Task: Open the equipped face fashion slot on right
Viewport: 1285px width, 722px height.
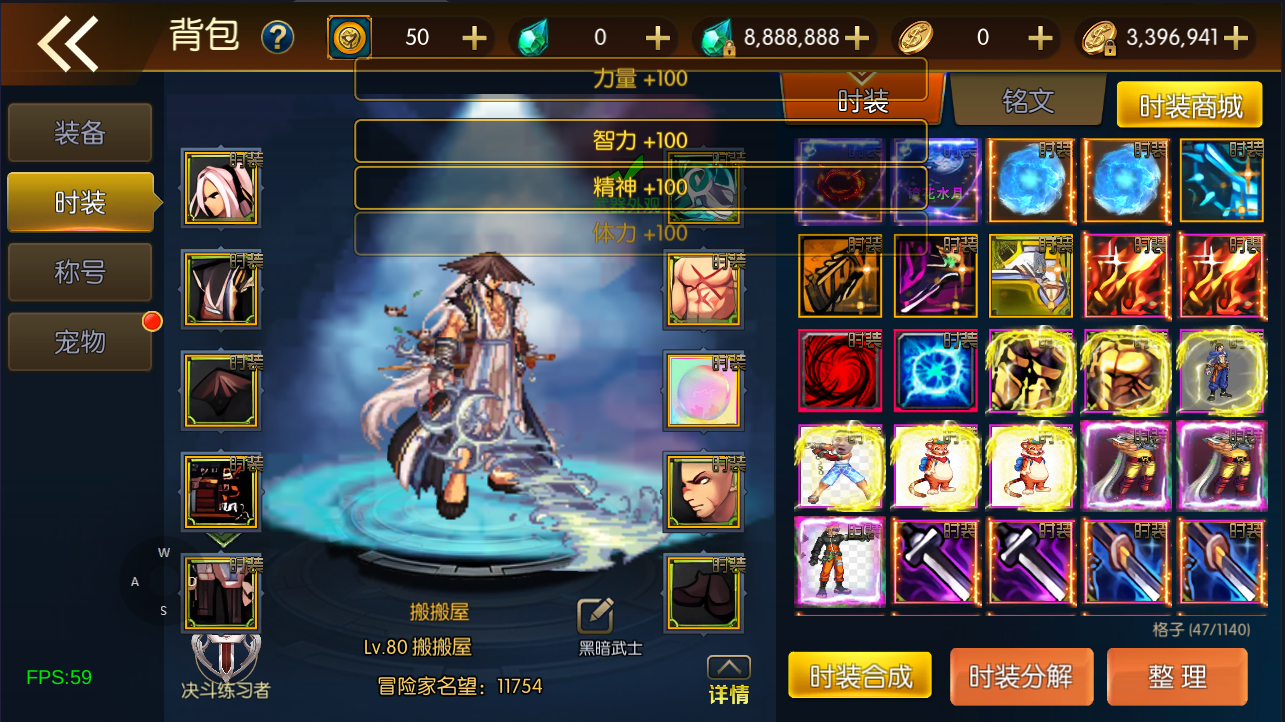Action: [x=703, y=490]
